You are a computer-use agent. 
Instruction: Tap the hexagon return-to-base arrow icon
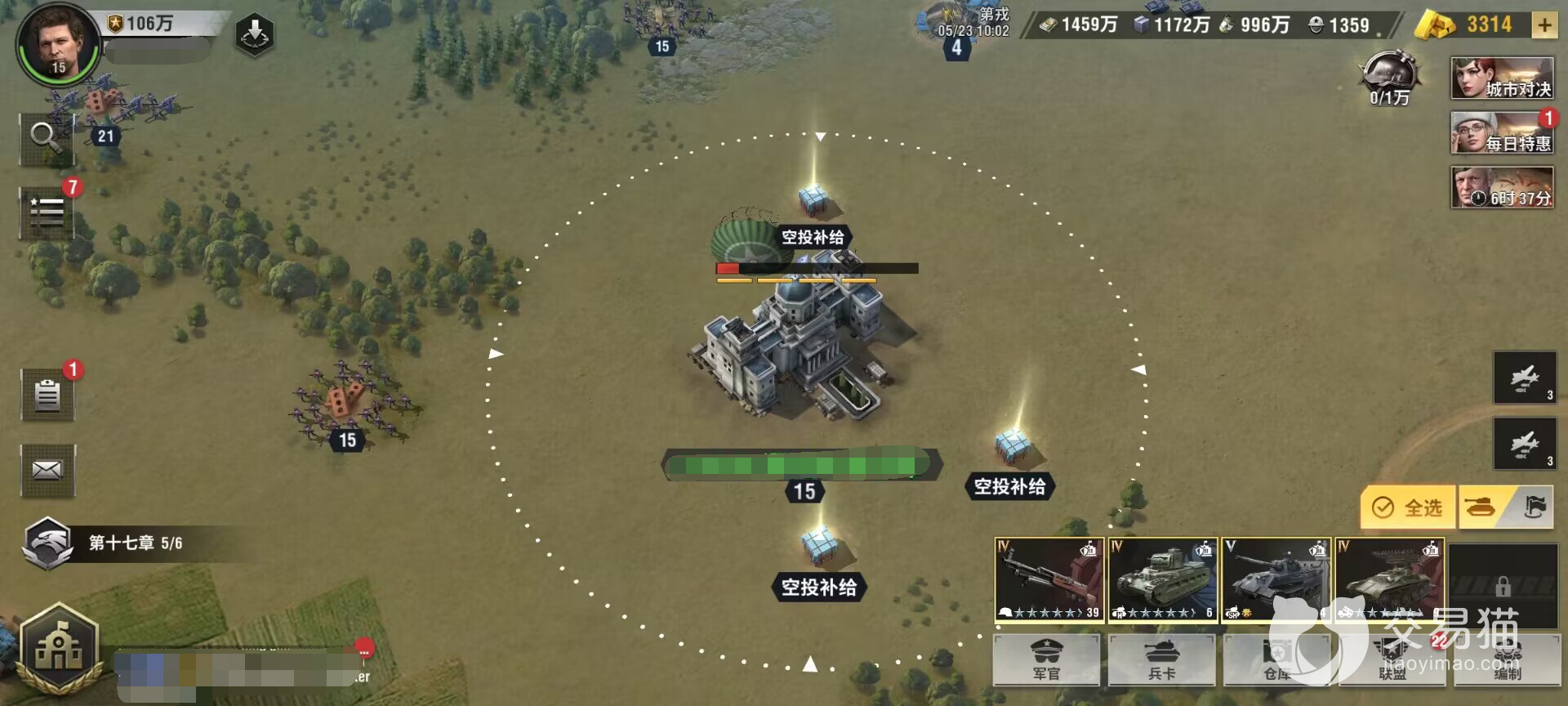tap(254, 34)
